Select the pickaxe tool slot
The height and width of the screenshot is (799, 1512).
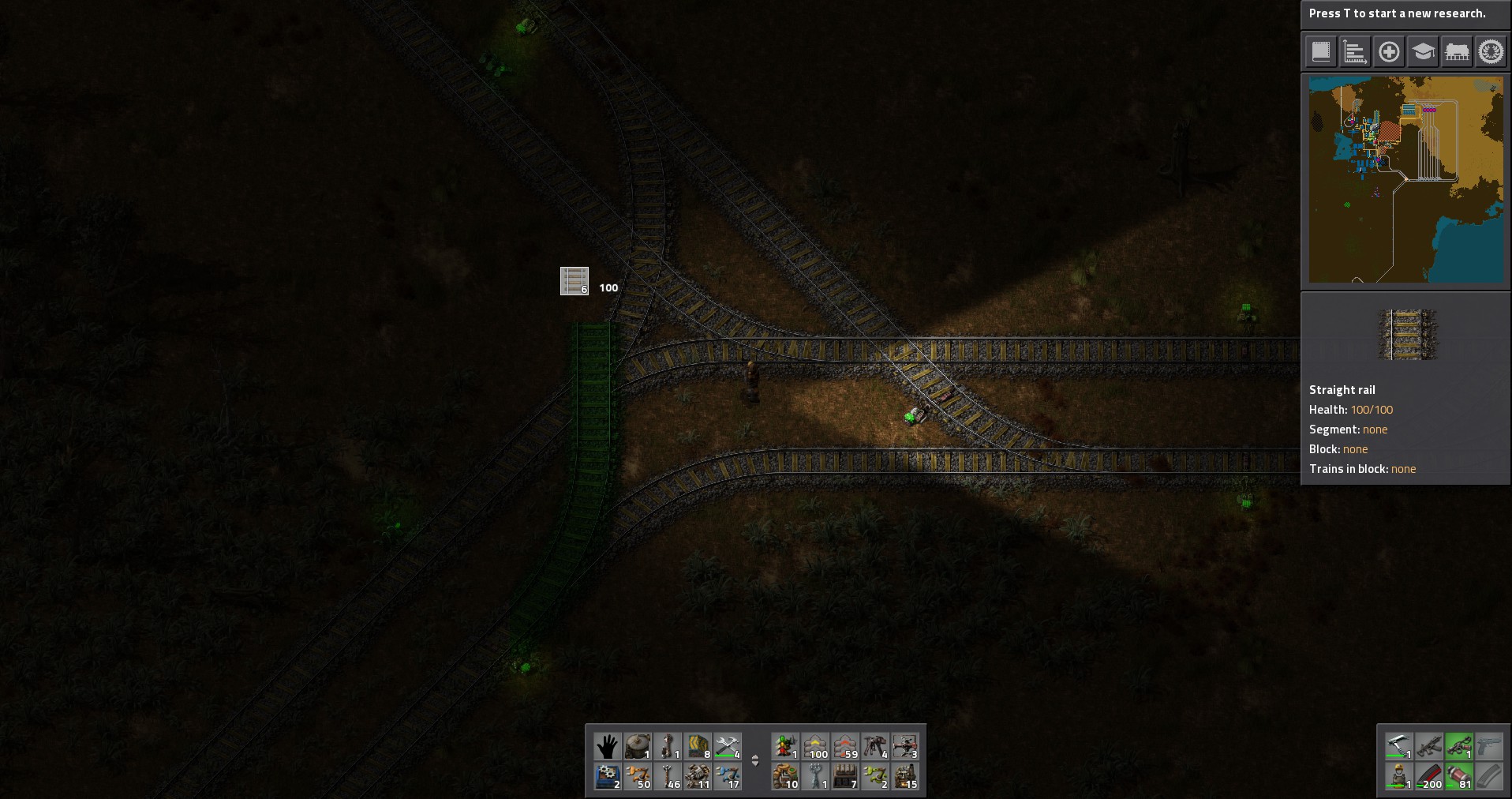coord(1398,746)
